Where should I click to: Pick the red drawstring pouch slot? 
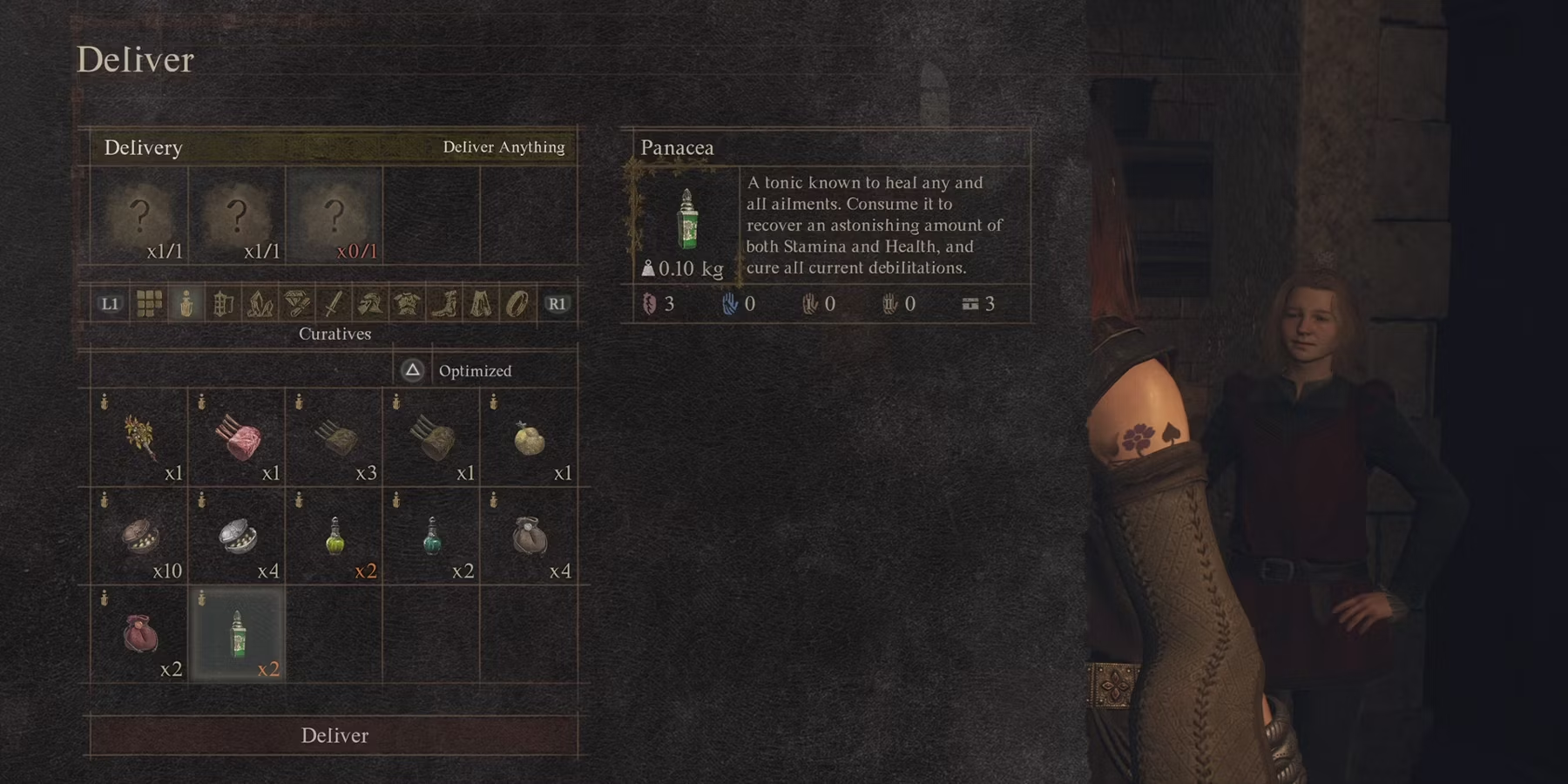[x=139, y=633]
